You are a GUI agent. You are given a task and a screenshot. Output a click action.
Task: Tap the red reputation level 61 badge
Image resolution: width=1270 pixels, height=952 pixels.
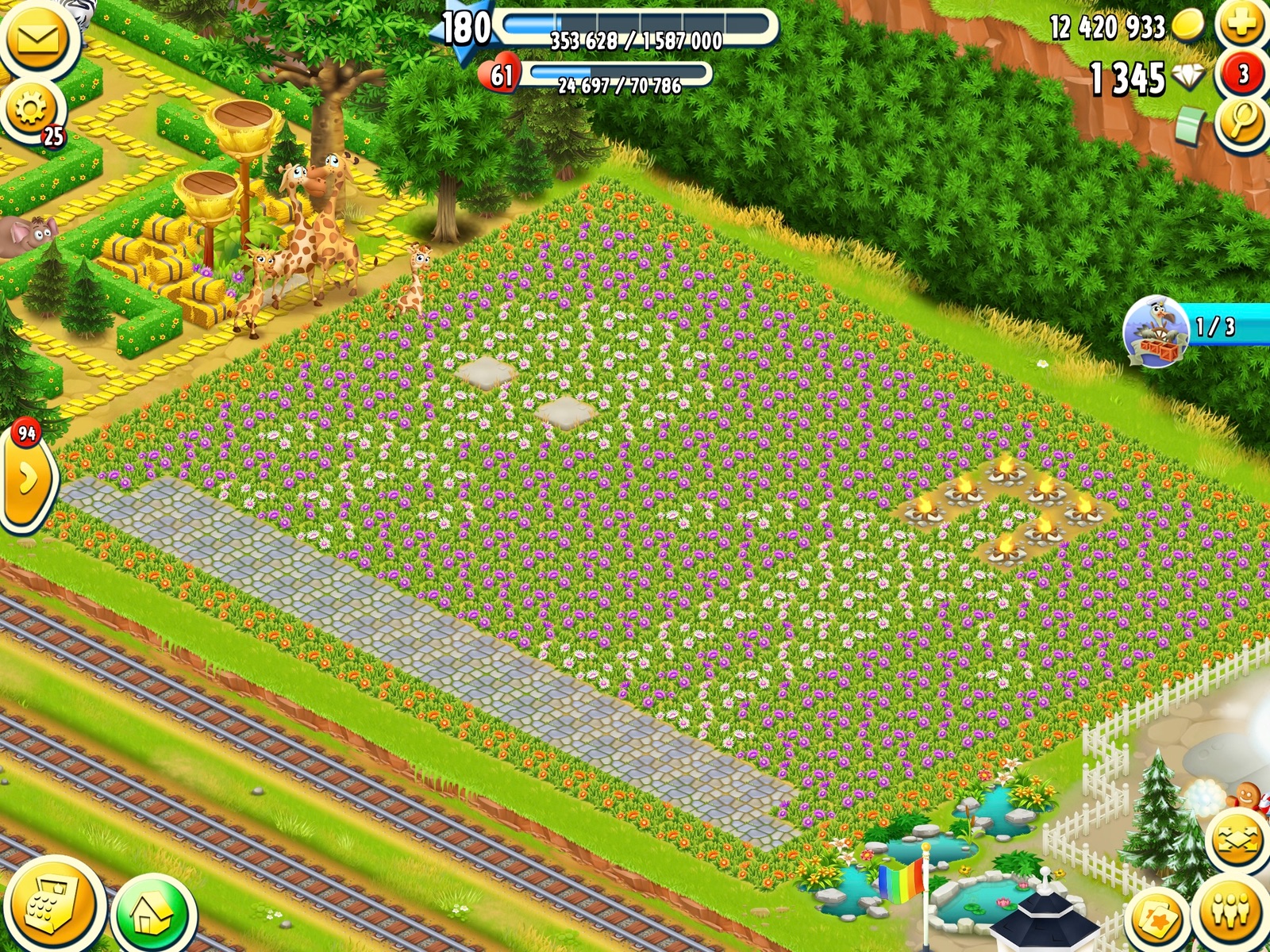[x=500, y=75]
